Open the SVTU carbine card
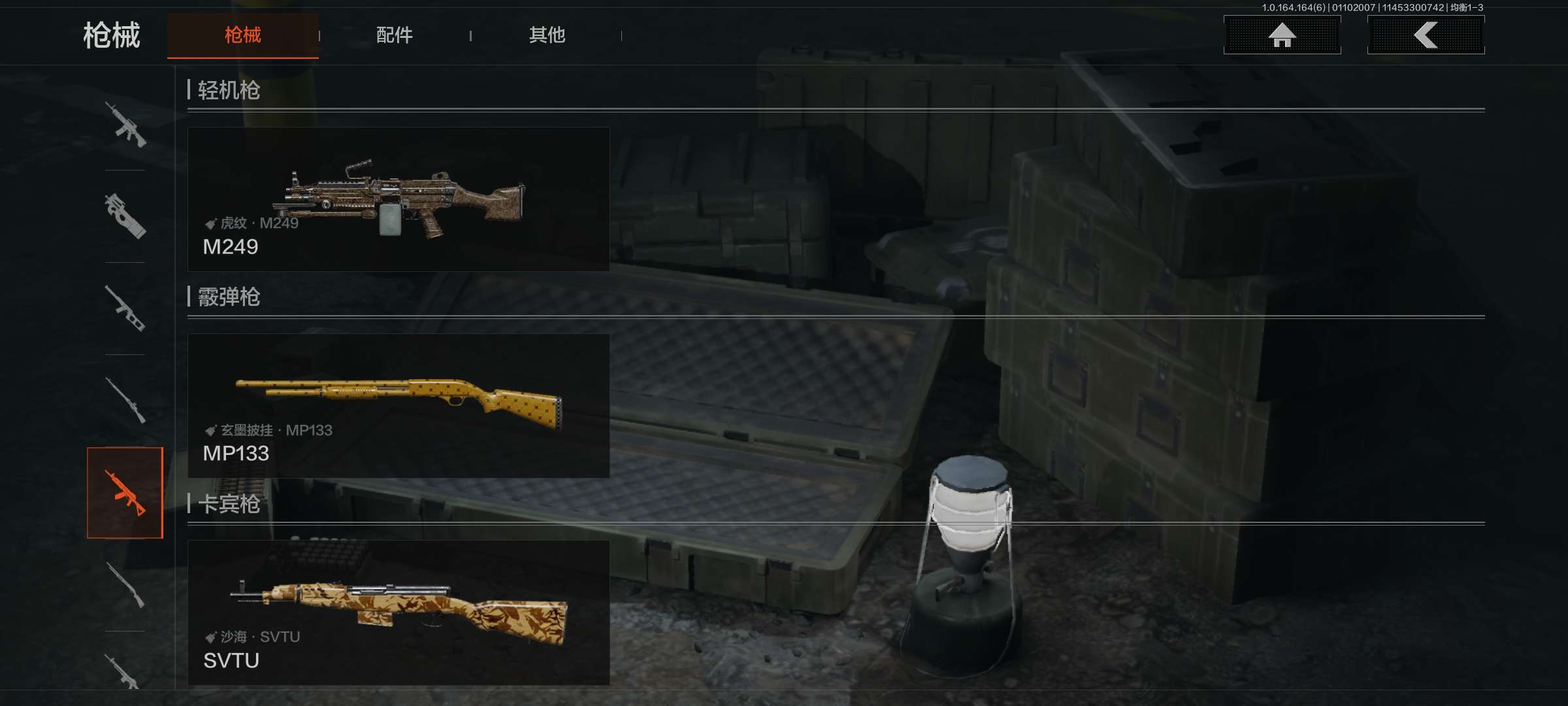This screenshot has width=1568, height=706. pyautogui.click(x=399, y=613)
